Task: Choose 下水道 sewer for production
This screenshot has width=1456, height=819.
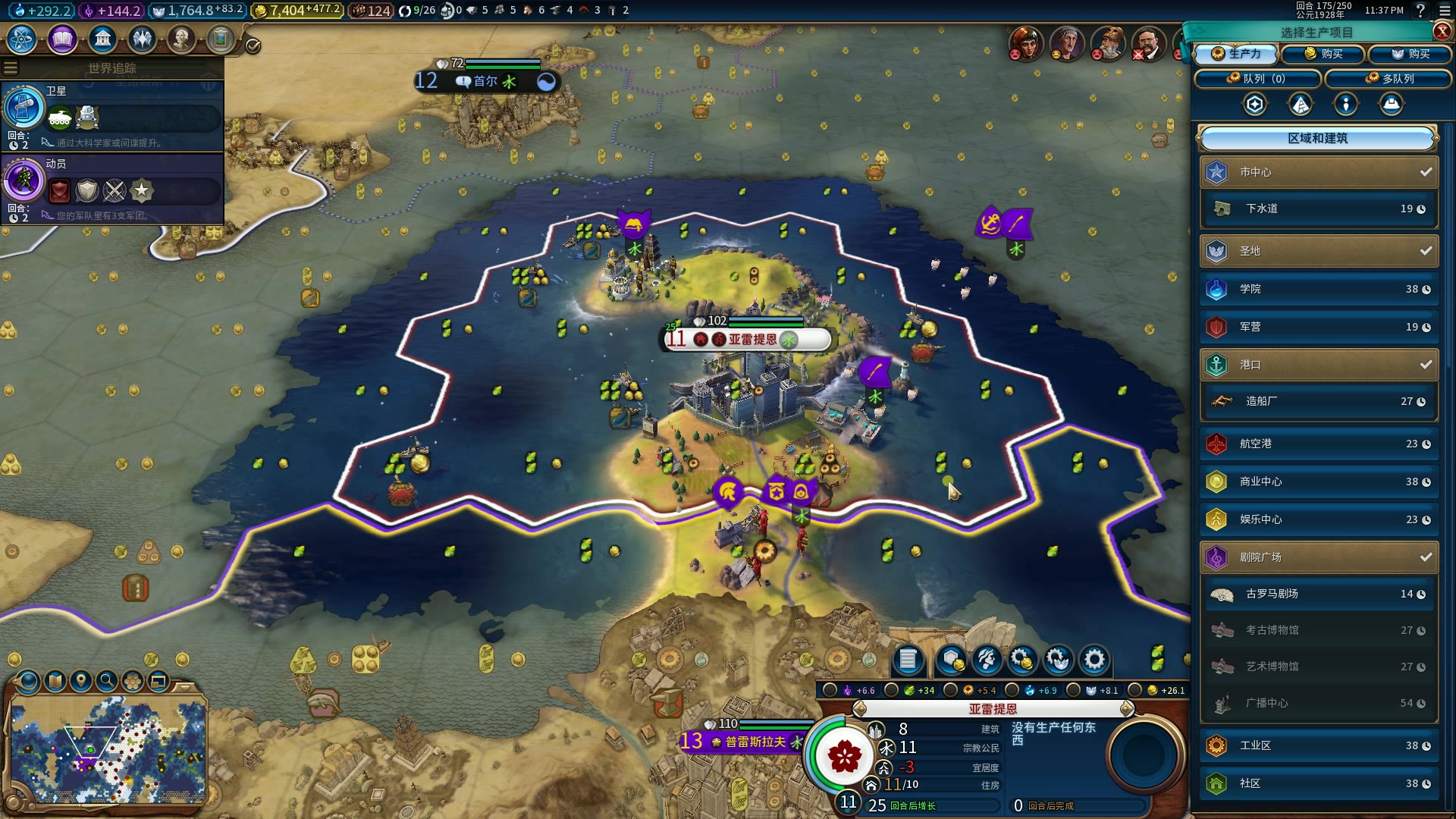Action: (1319, 209)
